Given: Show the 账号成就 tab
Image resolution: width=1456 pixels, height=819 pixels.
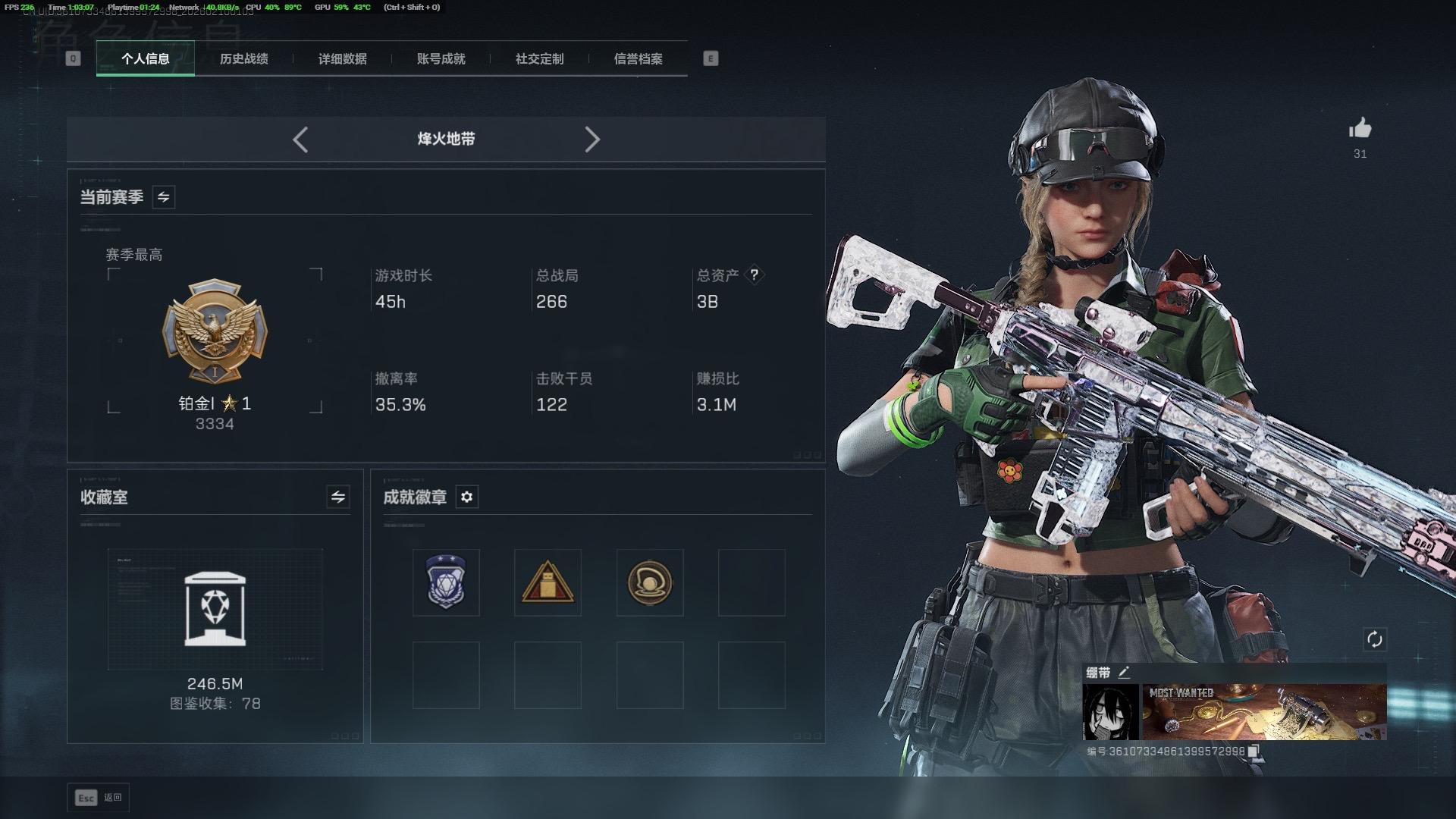Looking at the screenshot, I should tap(441, 59).
